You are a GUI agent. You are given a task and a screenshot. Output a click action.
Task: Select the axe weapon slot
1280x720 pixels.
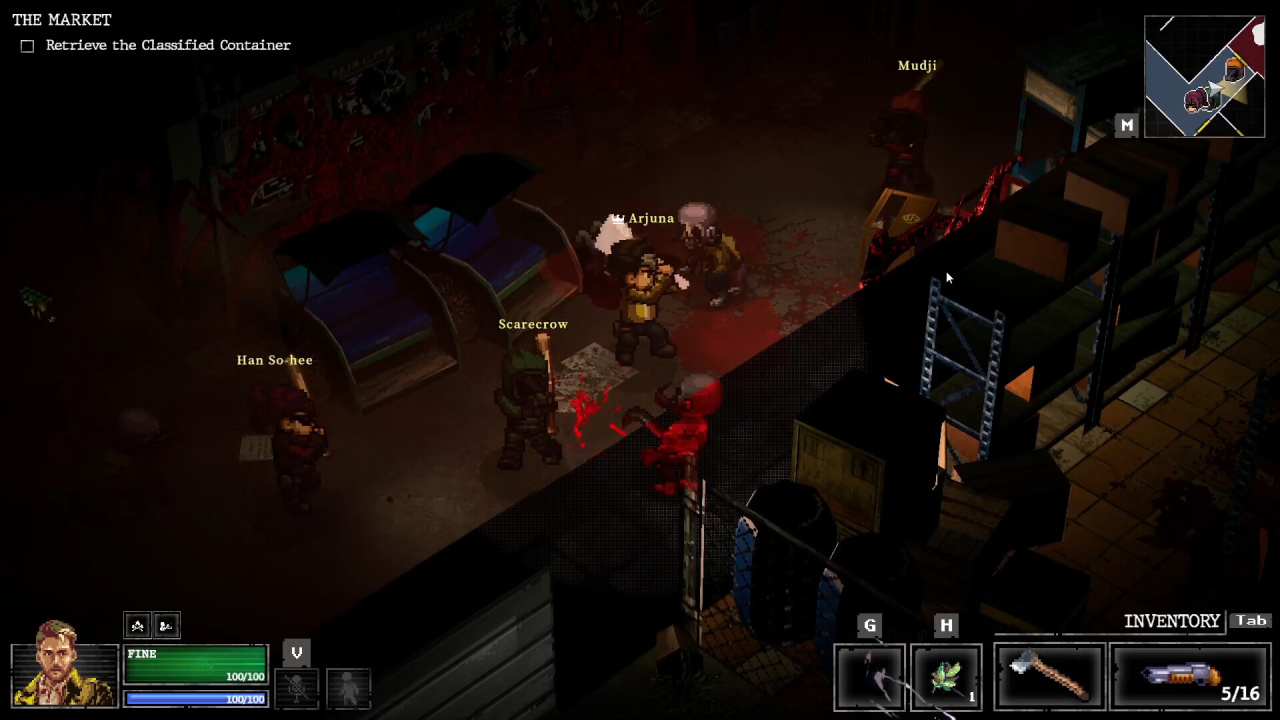click(x=1048, y=677)
